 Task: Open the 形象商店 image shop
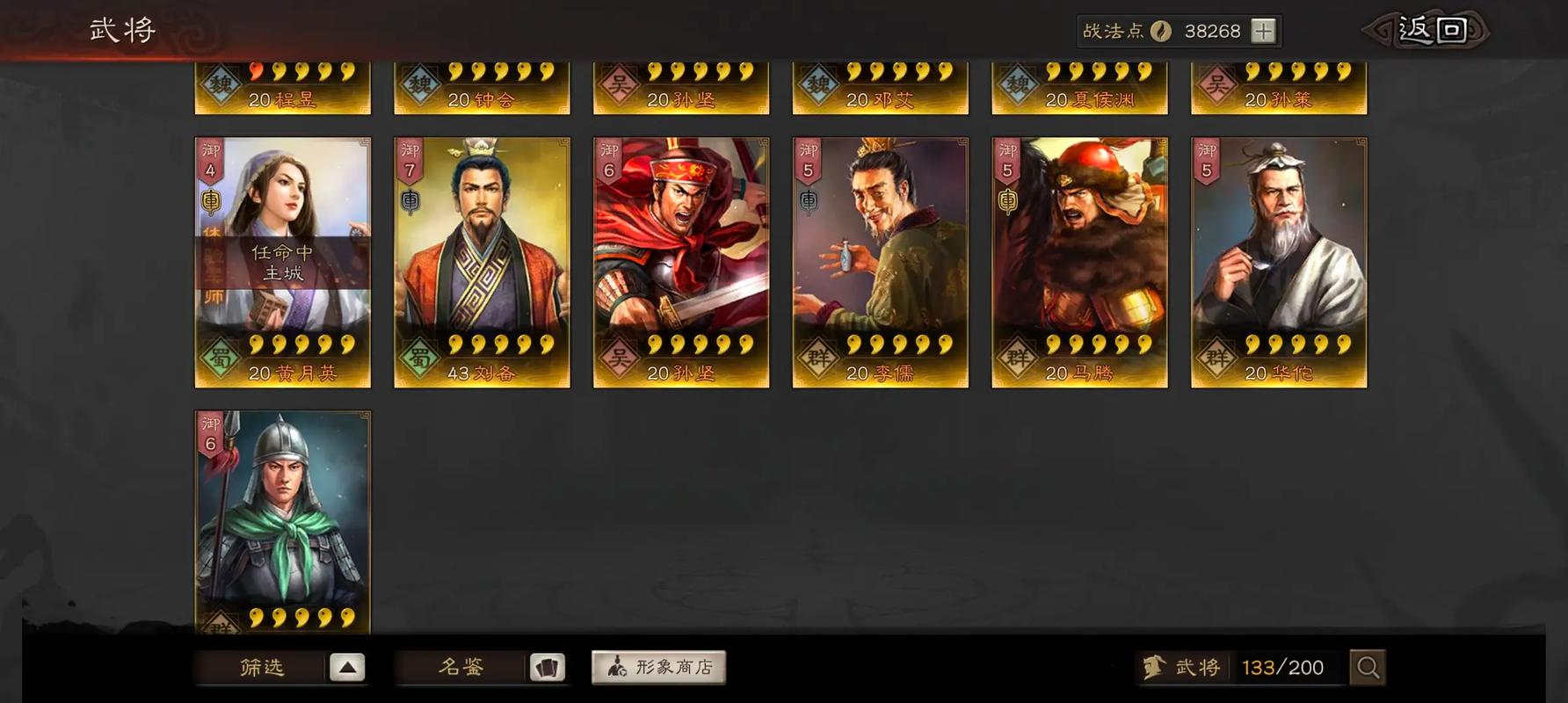657,666
